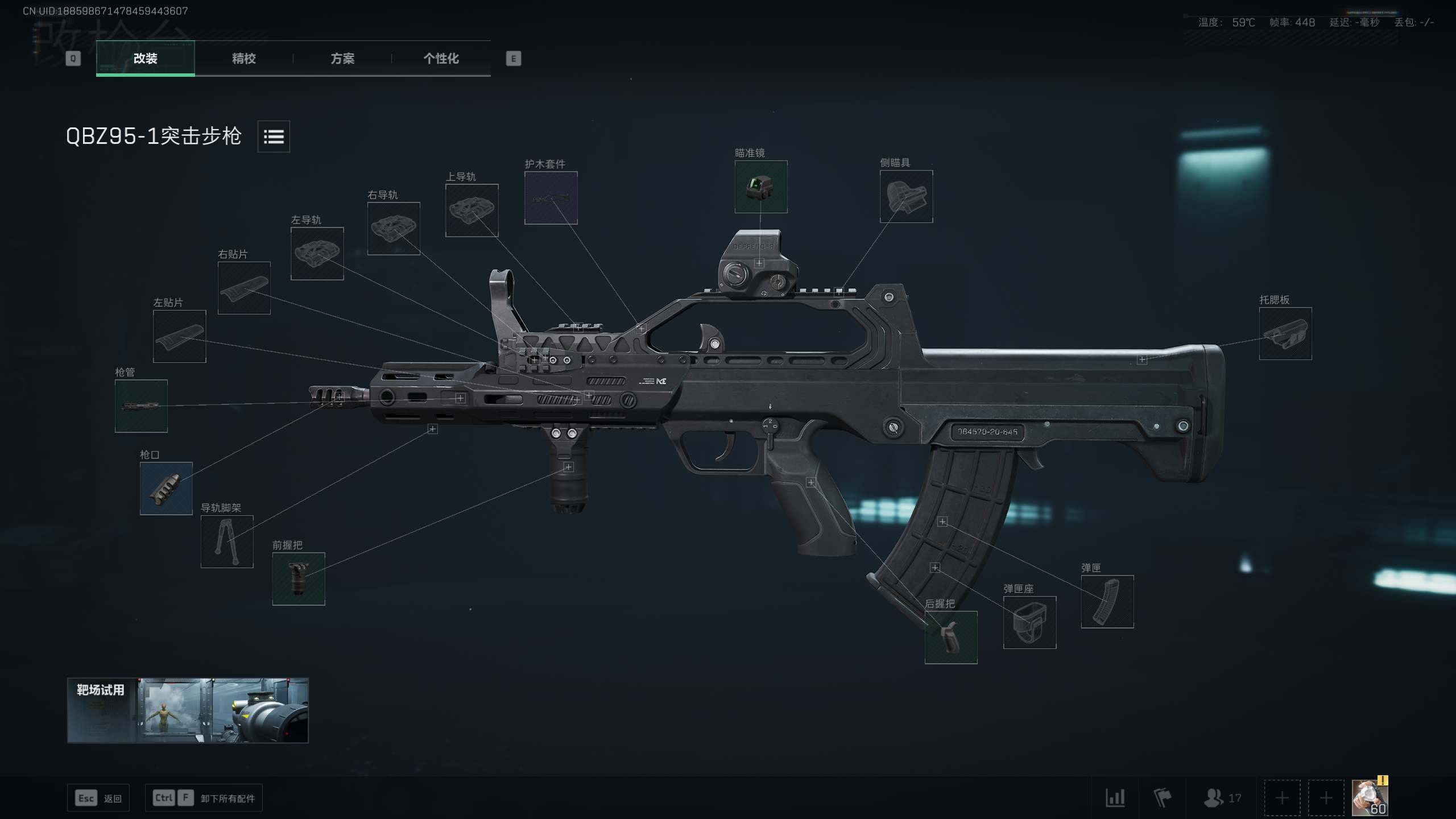Open the 导轨脚架 bipod attachment slot
1456x819 pixels.
coord(226,541)
